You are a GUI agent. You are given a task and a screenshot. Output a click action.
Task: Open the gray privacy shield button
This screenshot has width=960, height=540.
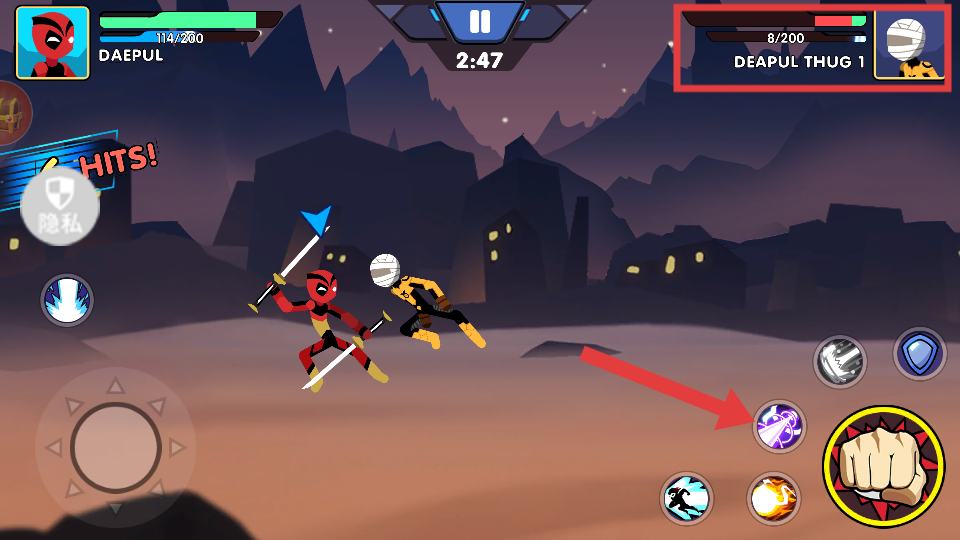(60, 207)
